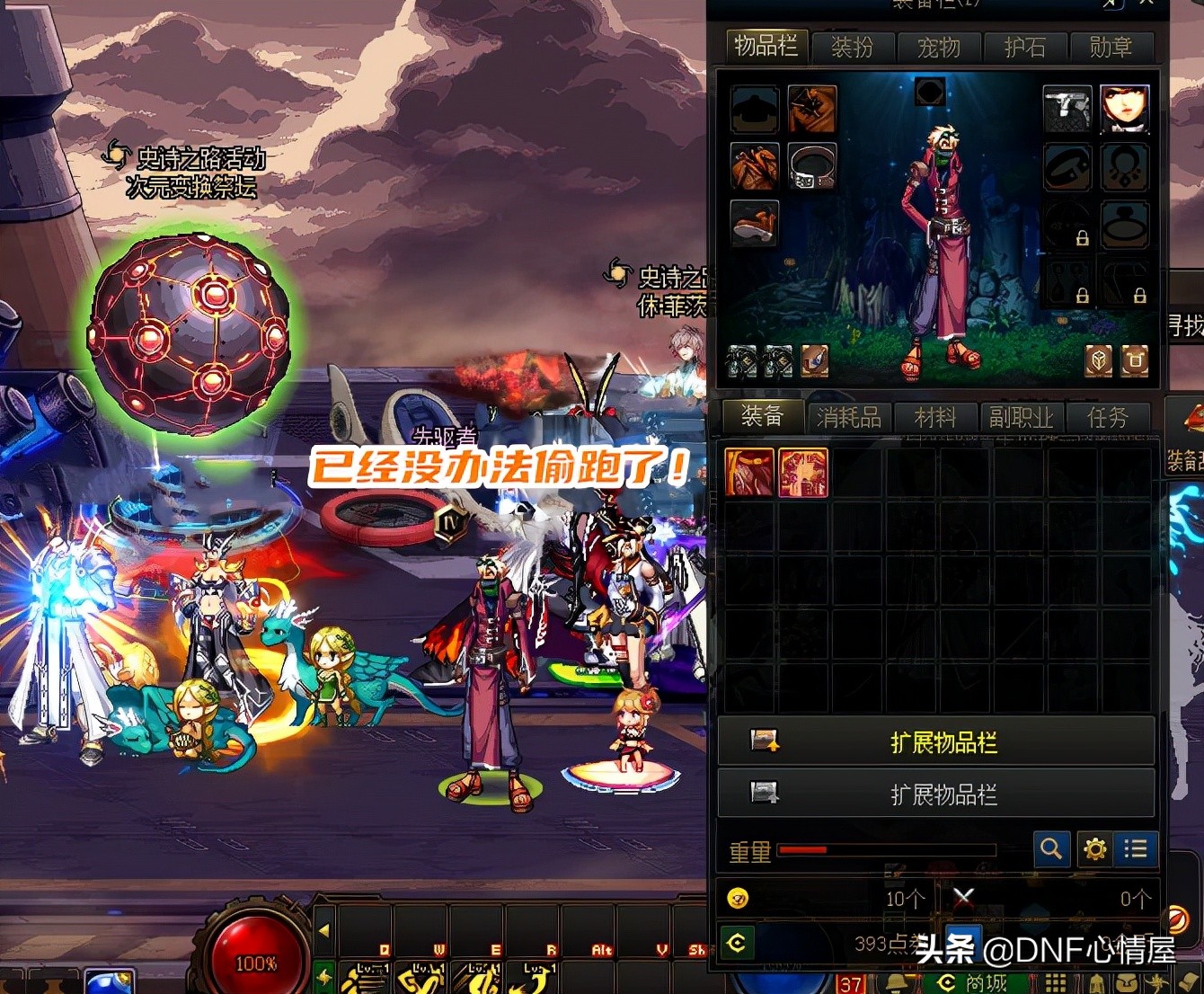
Task: Click the storage box icon beside the dismantle icon
Action: (1136, 359)
